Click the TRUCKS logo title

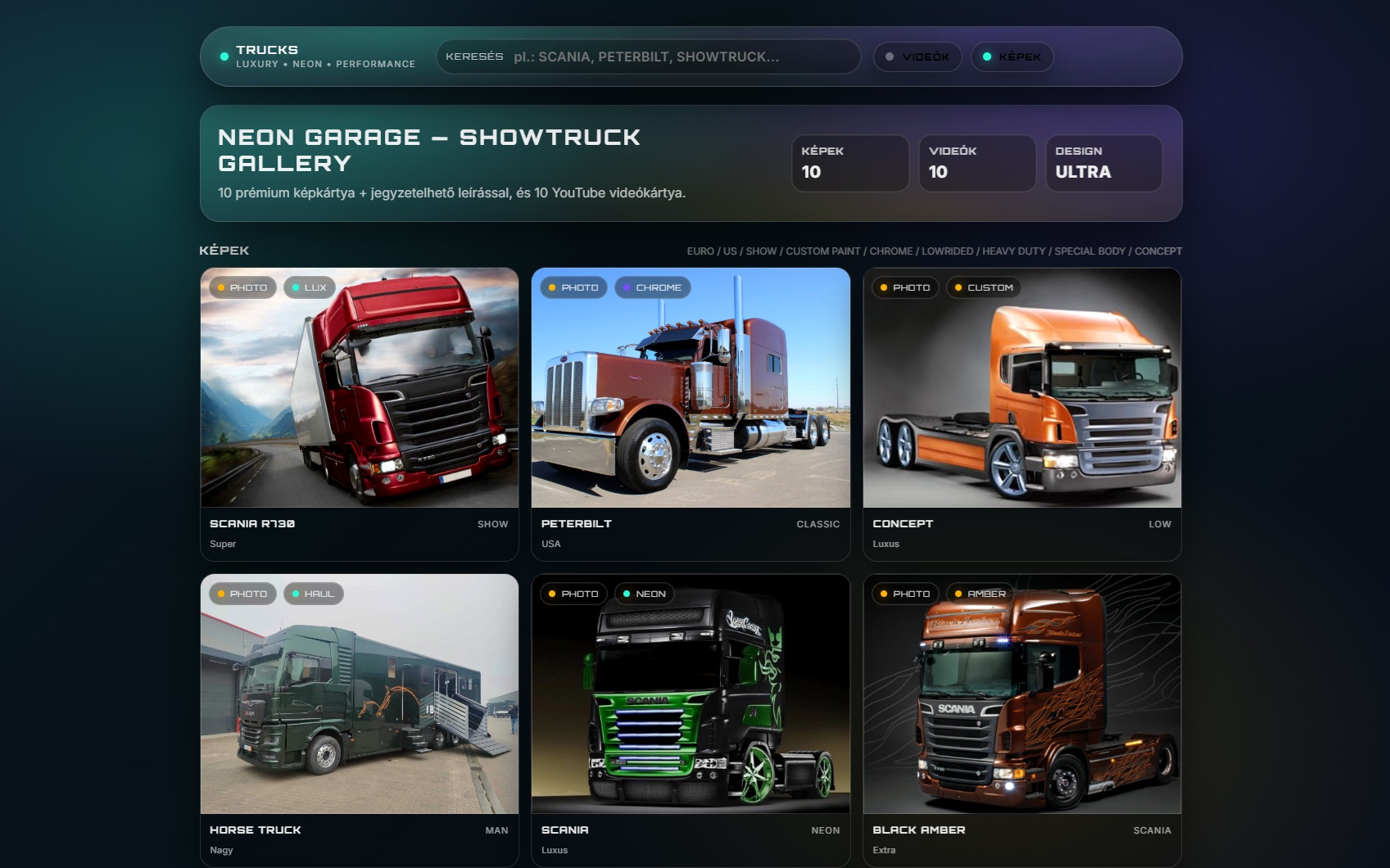click(x=267, y=50)
